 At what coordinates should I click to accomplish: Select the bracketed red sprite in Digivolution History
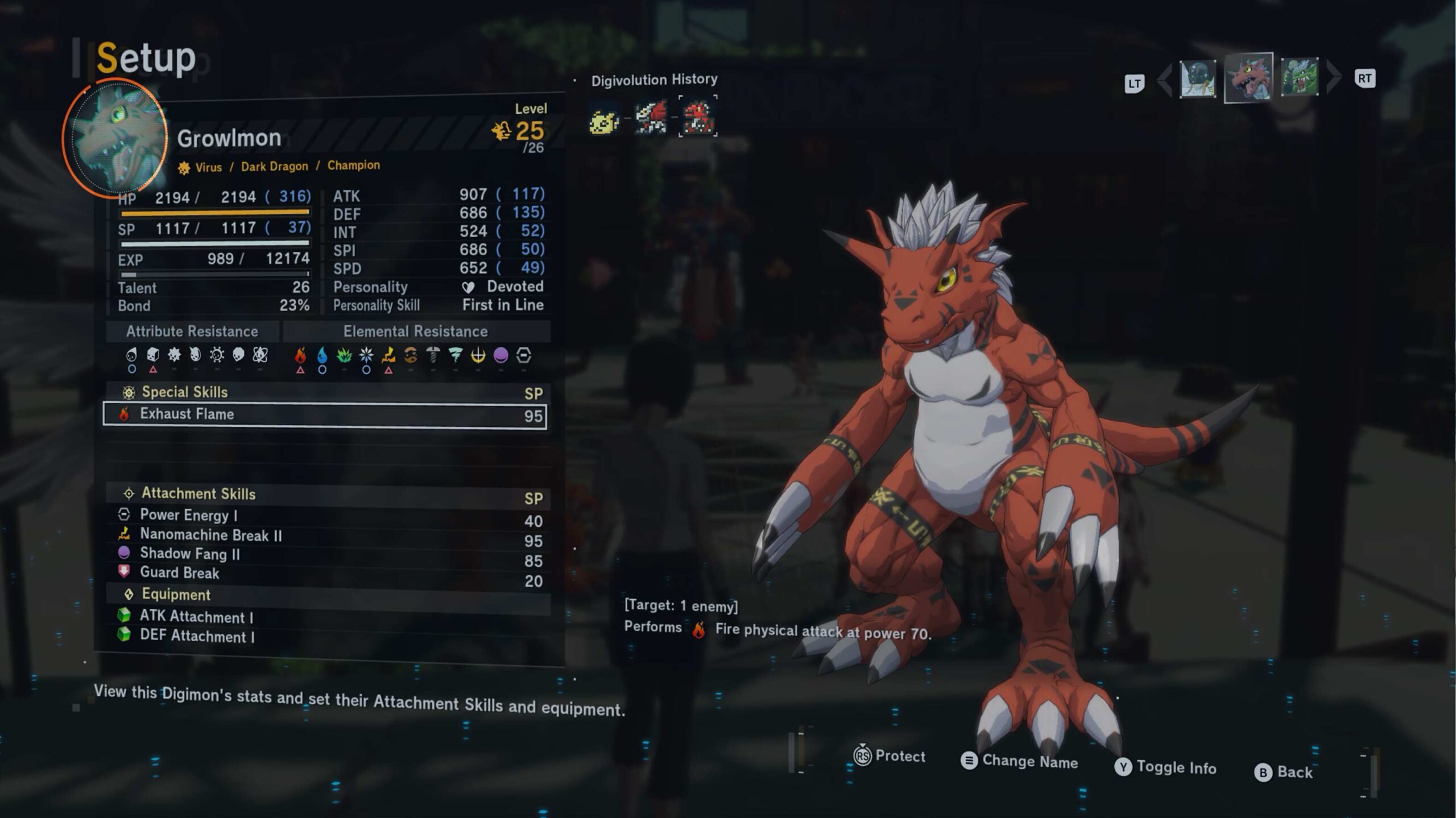click(698, 117)
